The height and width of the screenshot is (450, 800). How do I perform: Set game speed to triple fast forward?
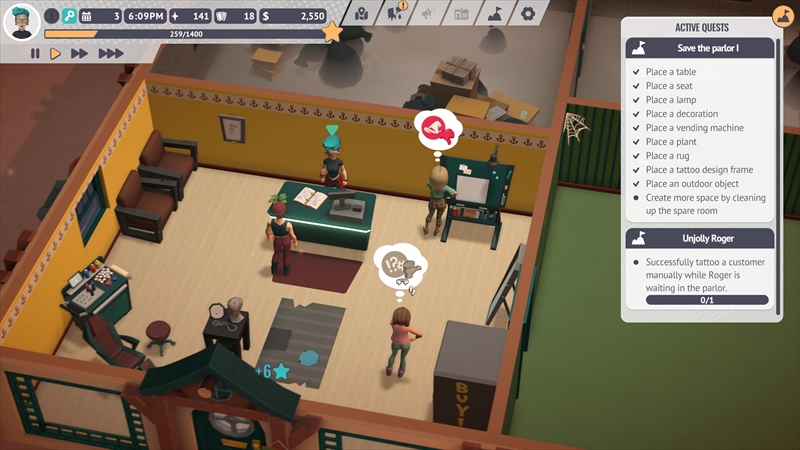(x=111, y=54)
